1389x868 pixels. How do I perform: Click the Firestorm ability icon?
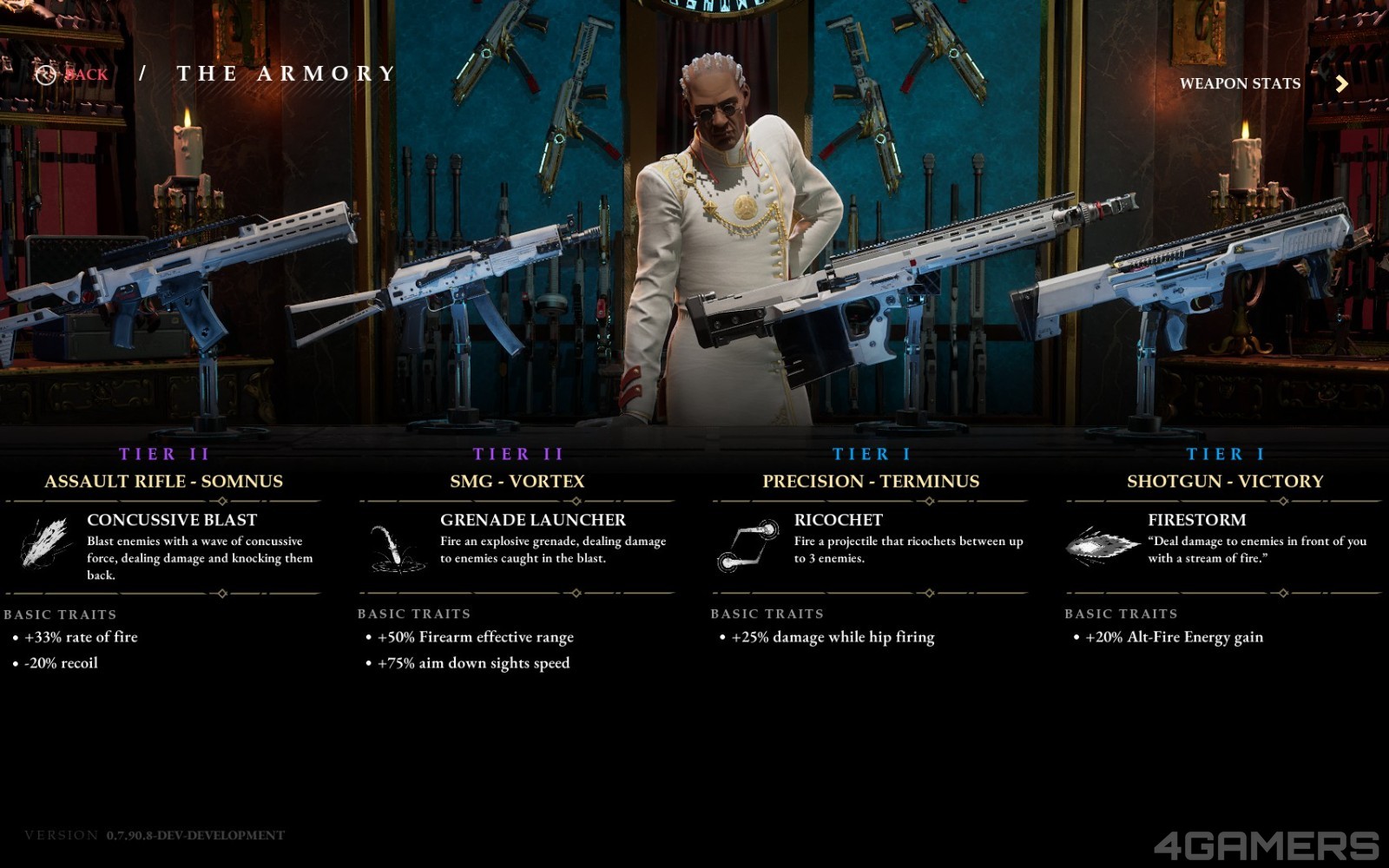click(1101, 544)
